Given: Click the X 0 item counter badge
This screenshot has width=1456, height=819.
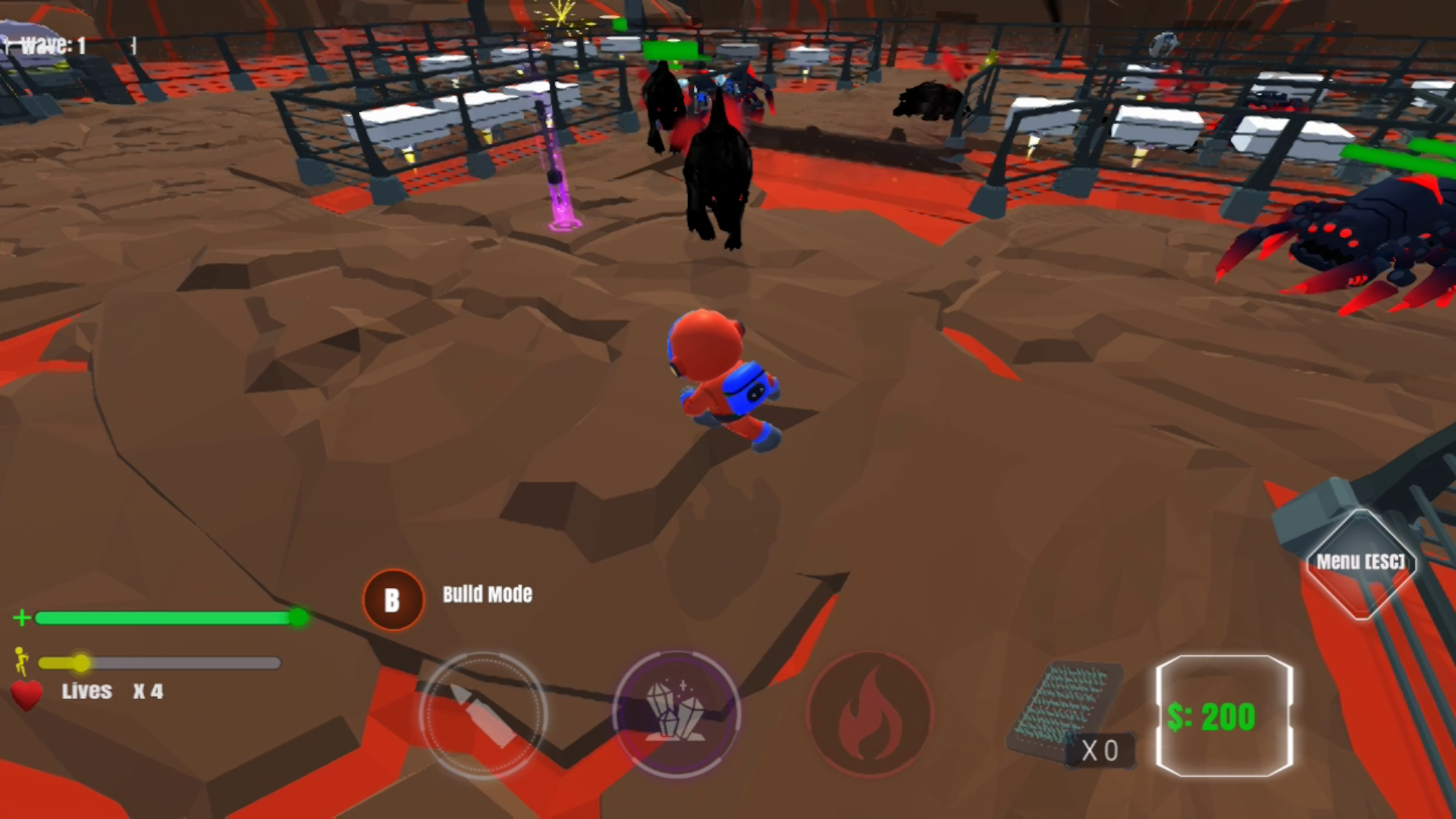Looking at the screenshot, I should click(x=1101, y=750).
